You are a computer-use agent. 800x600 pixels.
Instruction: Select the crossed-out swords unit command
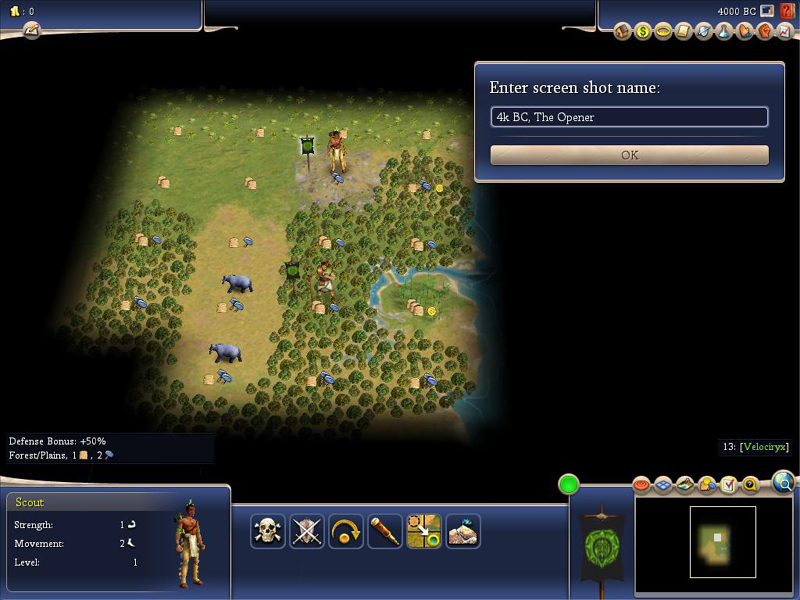click(x=307, y=531)
